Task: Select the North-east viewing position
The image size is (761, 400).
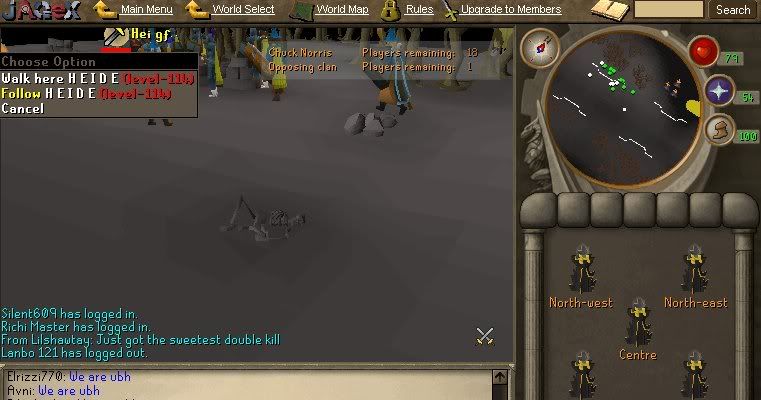Action: pyautogui.click(x=695, y=280)
